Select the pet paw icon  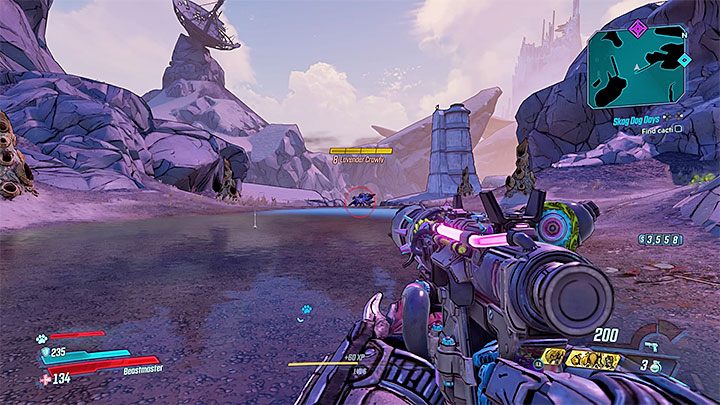43,338
